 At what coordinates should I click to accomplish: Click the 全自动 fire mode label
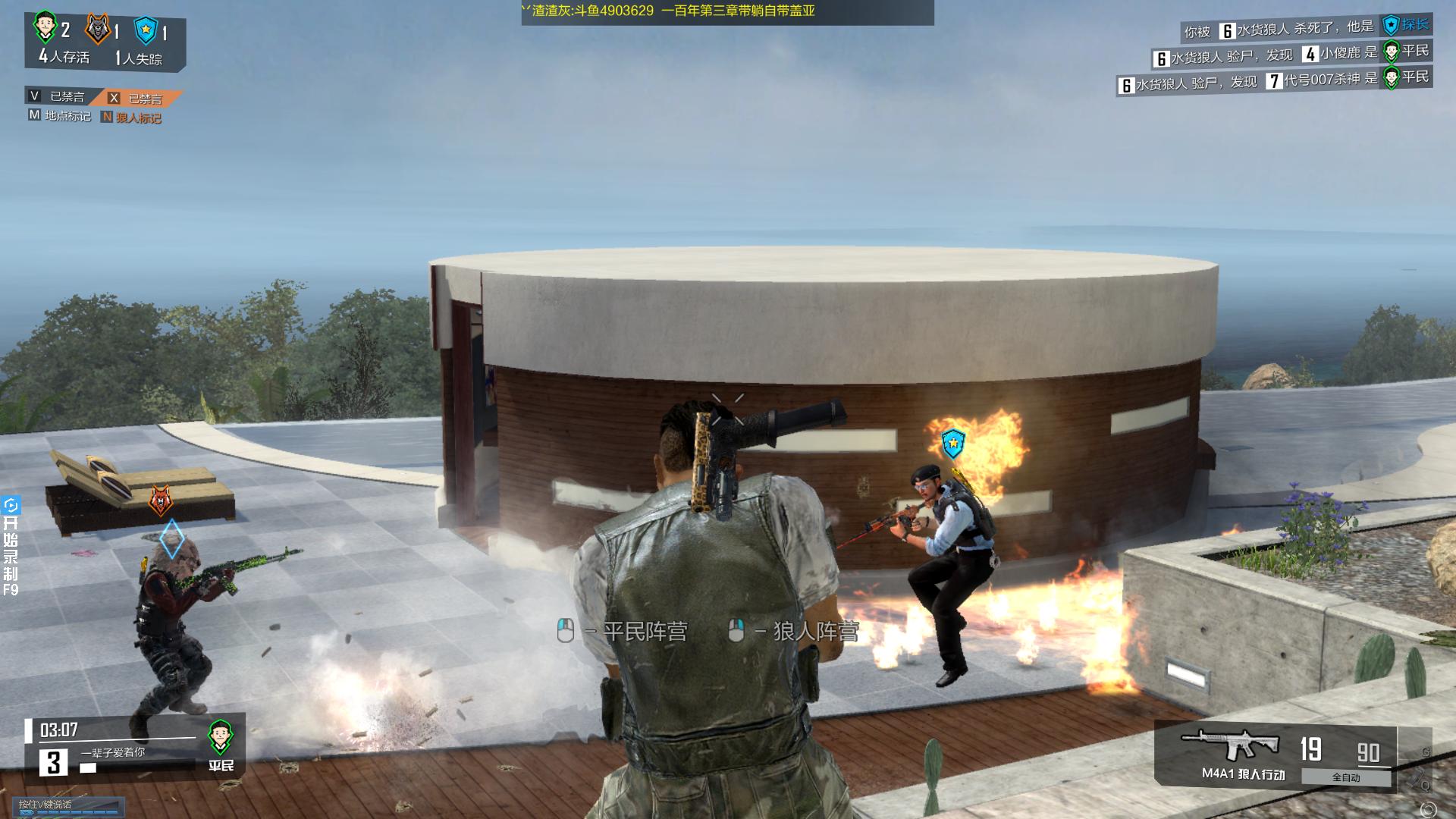[x=1346, y=777]
